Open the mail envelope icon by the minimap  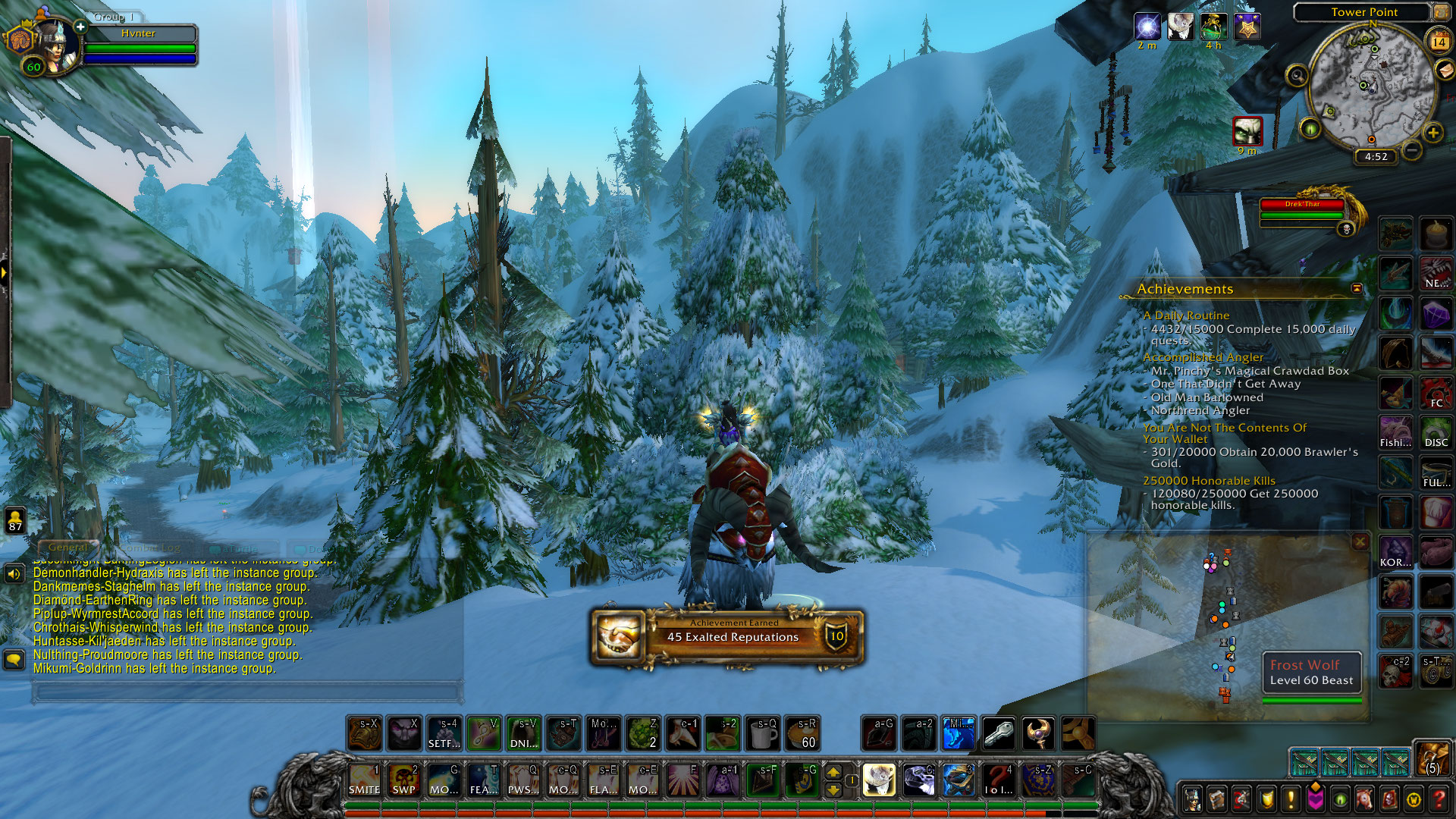click(1447, 71)
